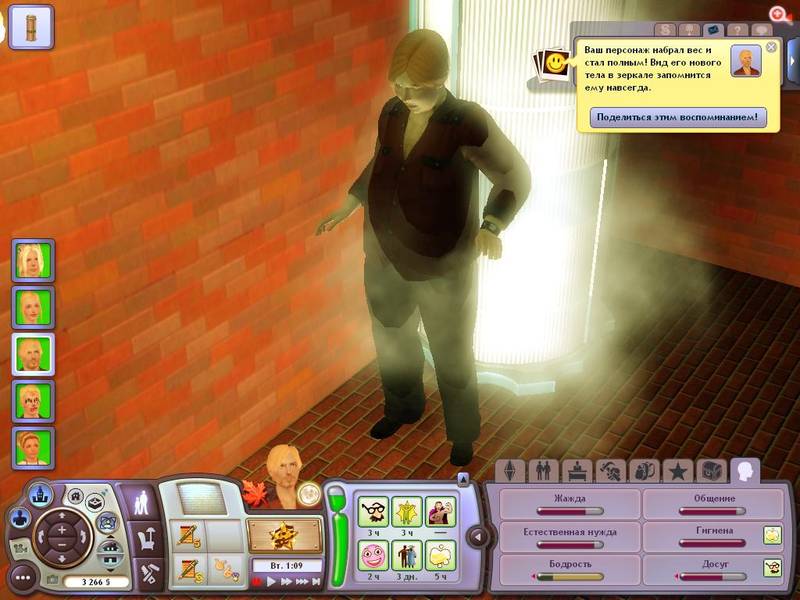
Task: Set game speed to normal play
Action: (x=271, y=581)
